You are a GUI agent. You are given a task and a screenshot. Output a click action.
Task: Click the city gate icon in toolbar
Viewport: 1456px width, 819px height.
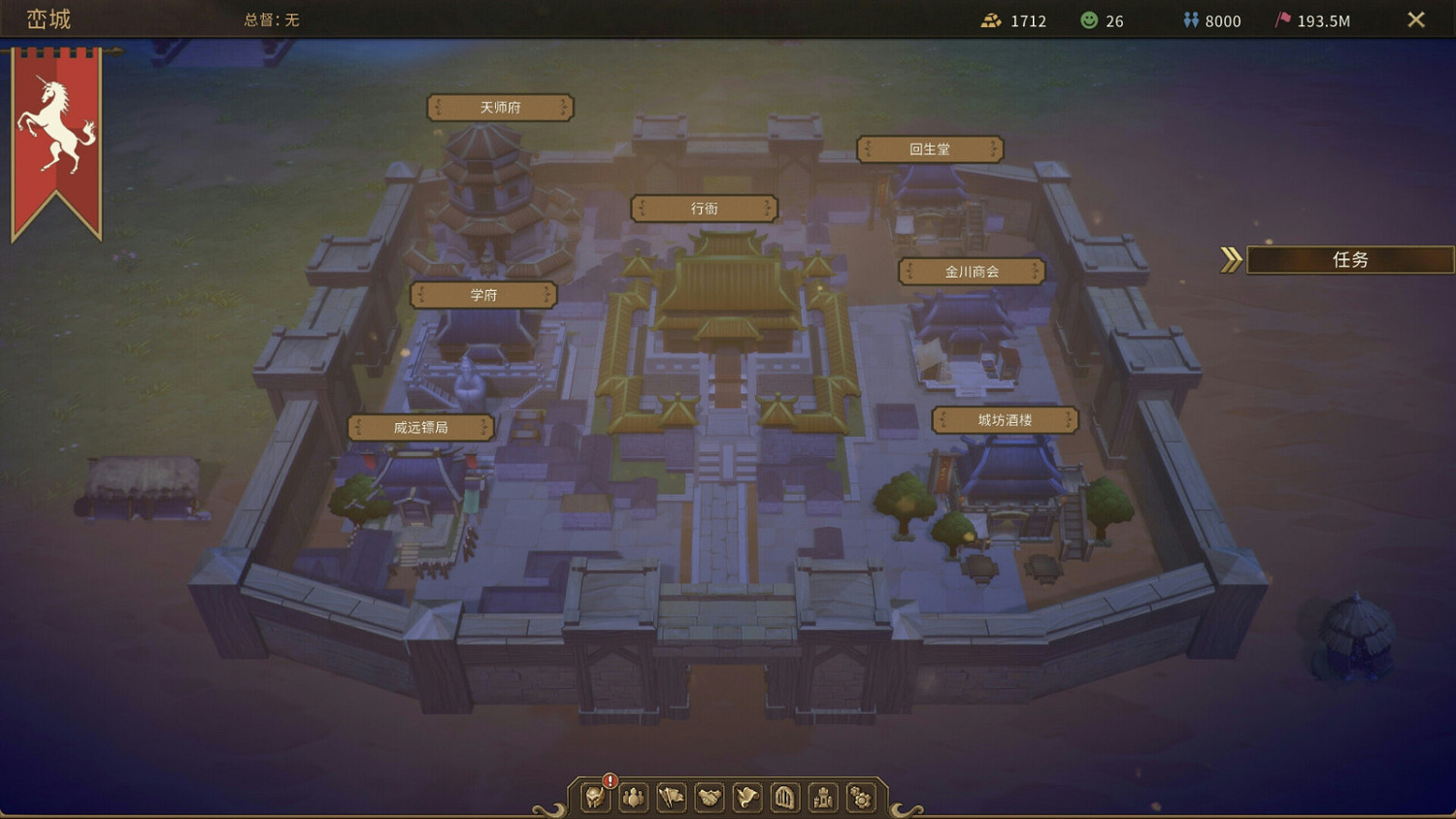(x=784, y=798)
